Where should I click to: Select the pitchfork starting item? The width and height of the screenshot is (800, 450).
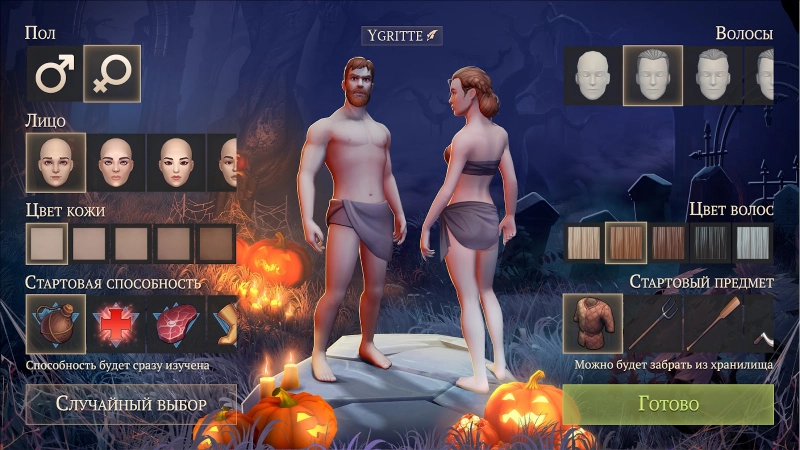point(652,323)
